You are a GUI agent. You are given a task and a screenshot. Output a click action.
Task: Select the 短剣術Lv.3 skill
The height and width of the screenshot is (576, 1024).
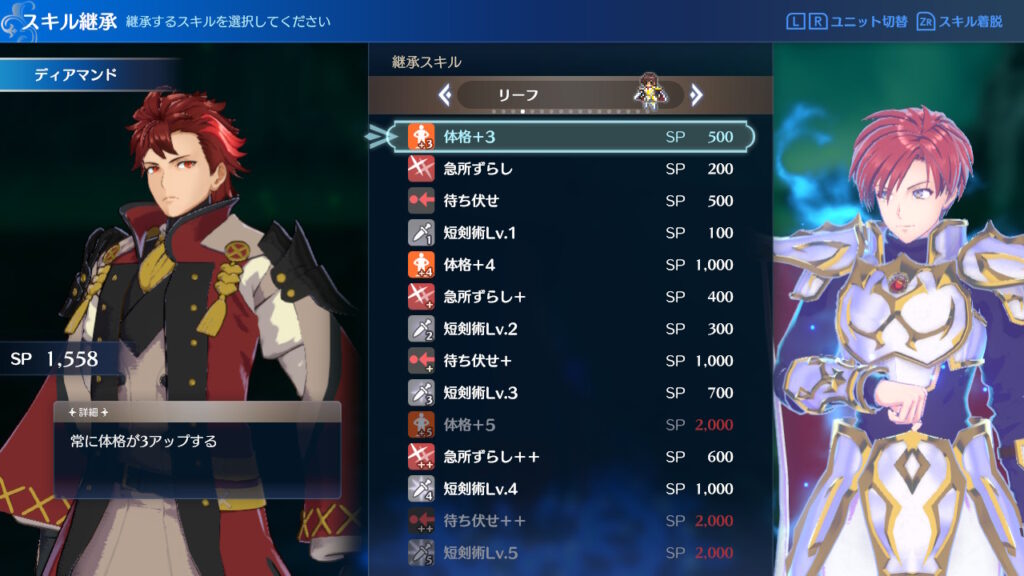[x=570, y=393]
